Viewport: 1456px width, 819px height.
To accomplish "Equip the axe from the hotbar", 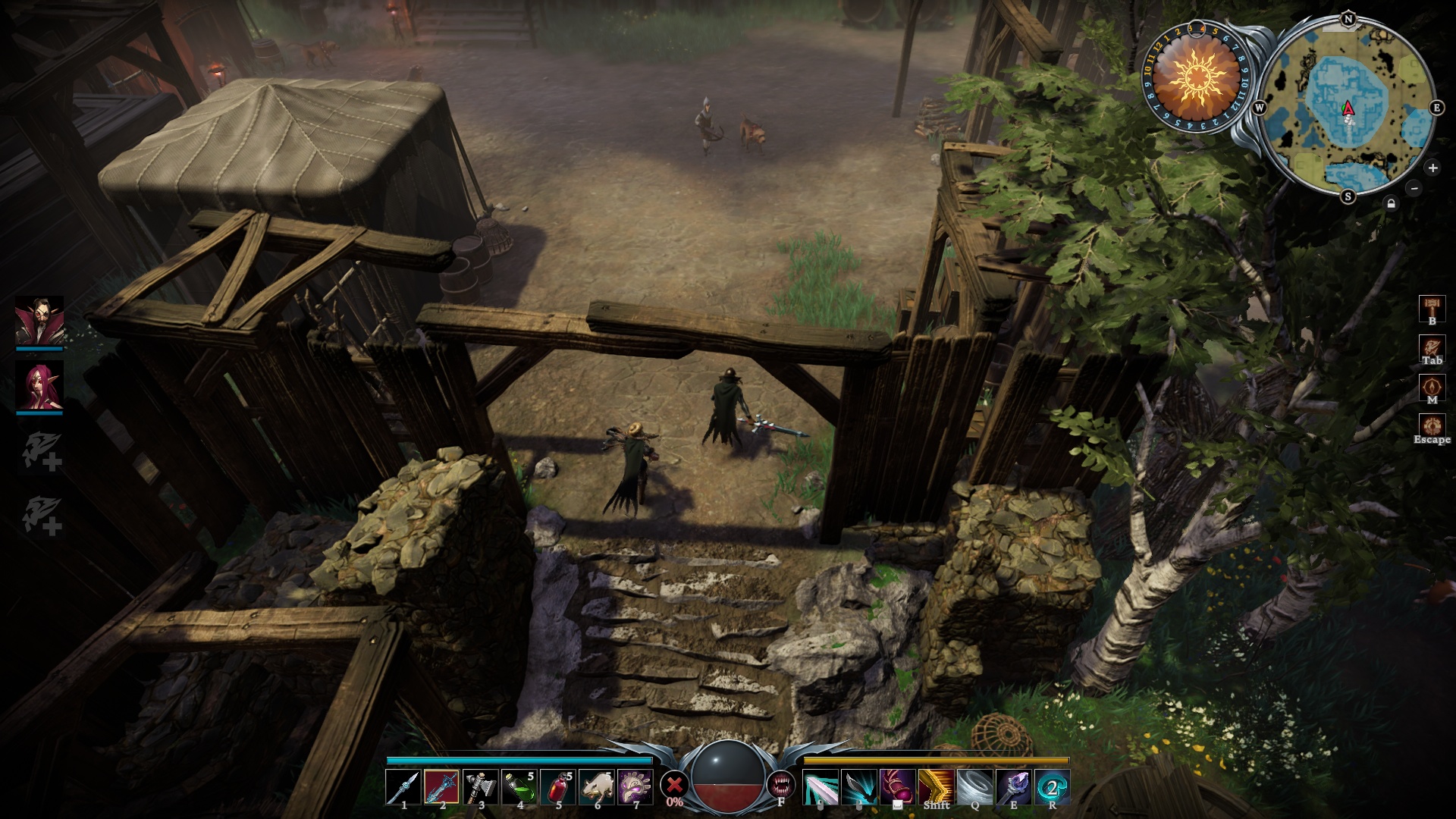I will 480,786.
